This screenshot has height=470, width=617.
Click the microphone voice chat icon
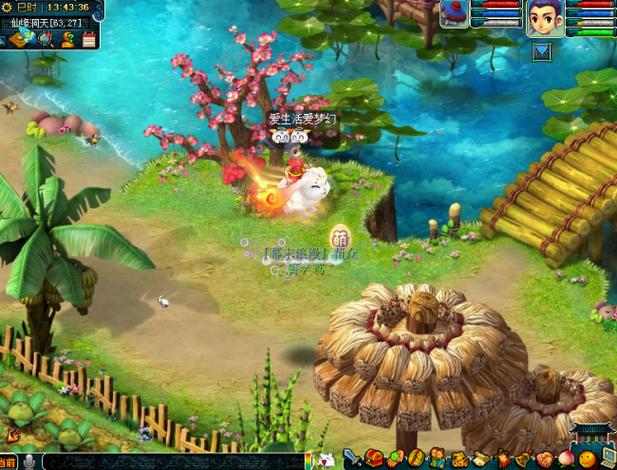point(30,461)
